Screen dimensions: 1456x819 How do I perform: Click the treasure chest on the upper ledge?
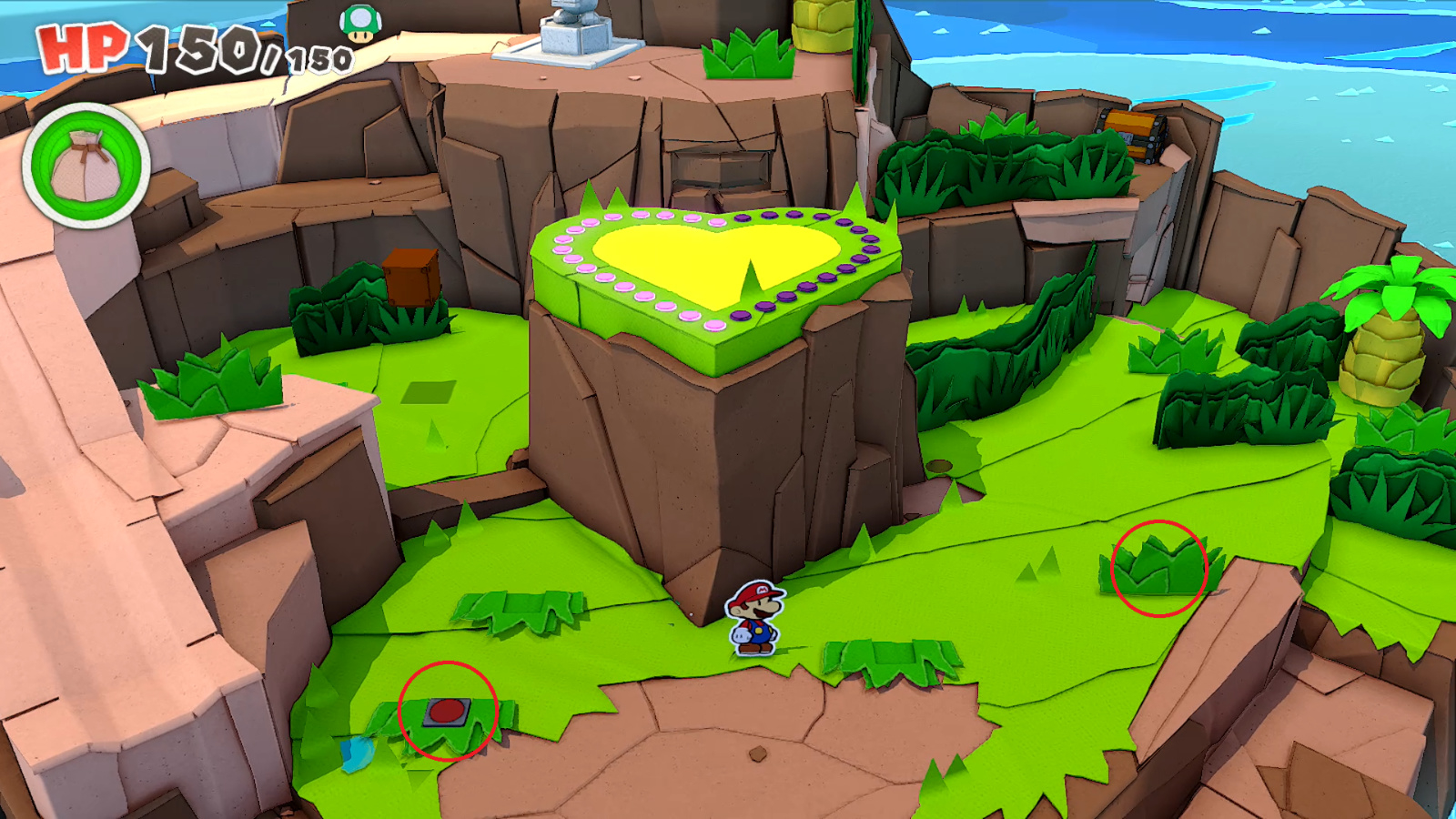tap(1137, 135)
